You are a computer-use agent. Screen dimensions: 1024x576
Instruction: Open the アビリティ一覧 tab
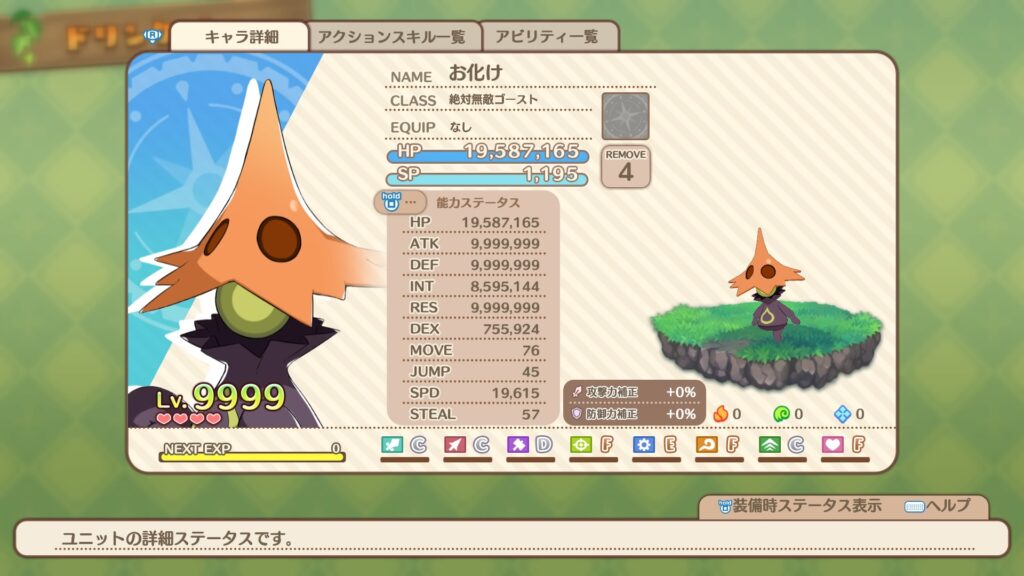[549, 37]
